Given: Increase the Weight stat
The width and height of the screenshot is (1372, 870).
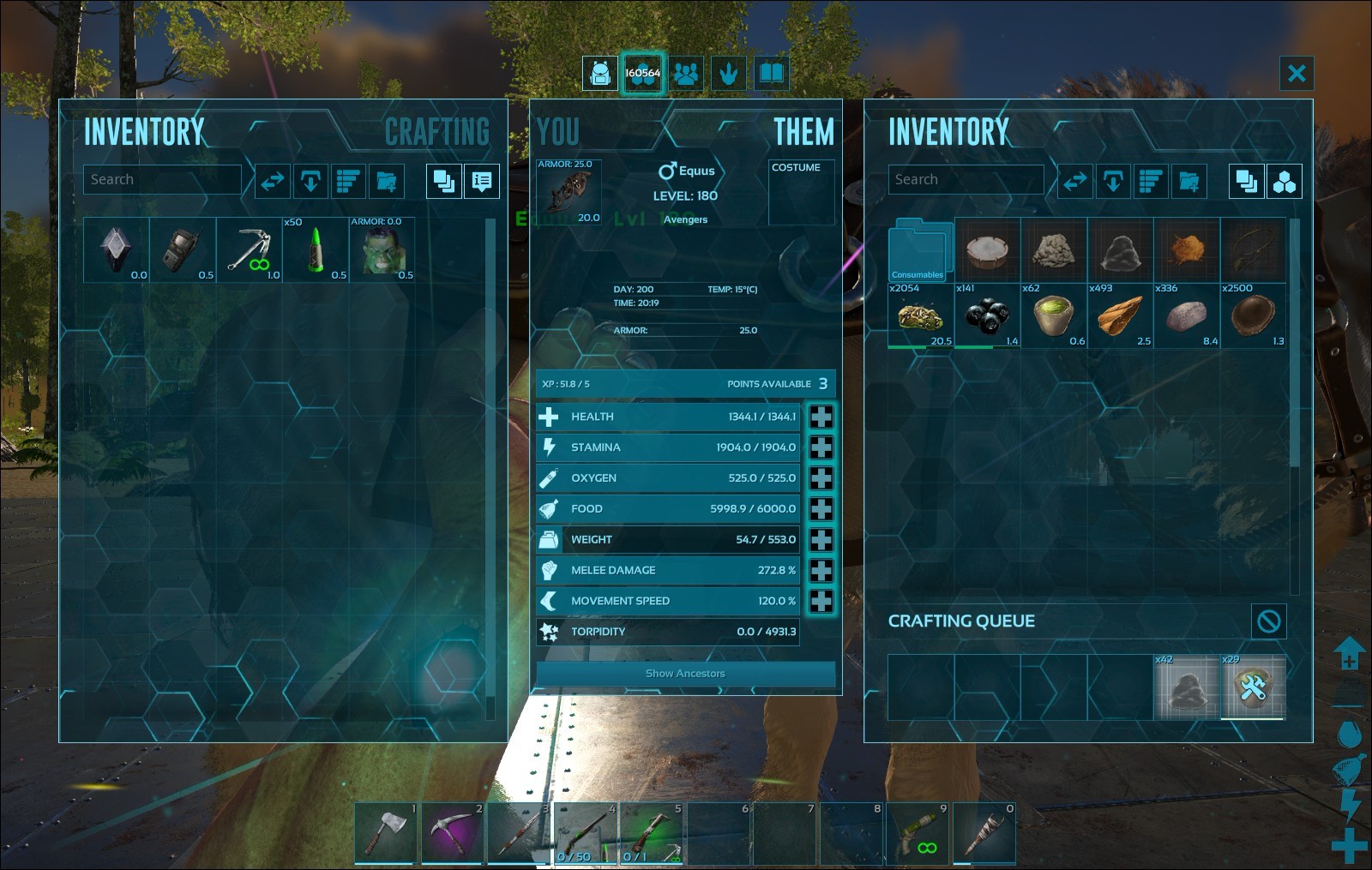Looking at the screenshot, I should pos(821,540).
